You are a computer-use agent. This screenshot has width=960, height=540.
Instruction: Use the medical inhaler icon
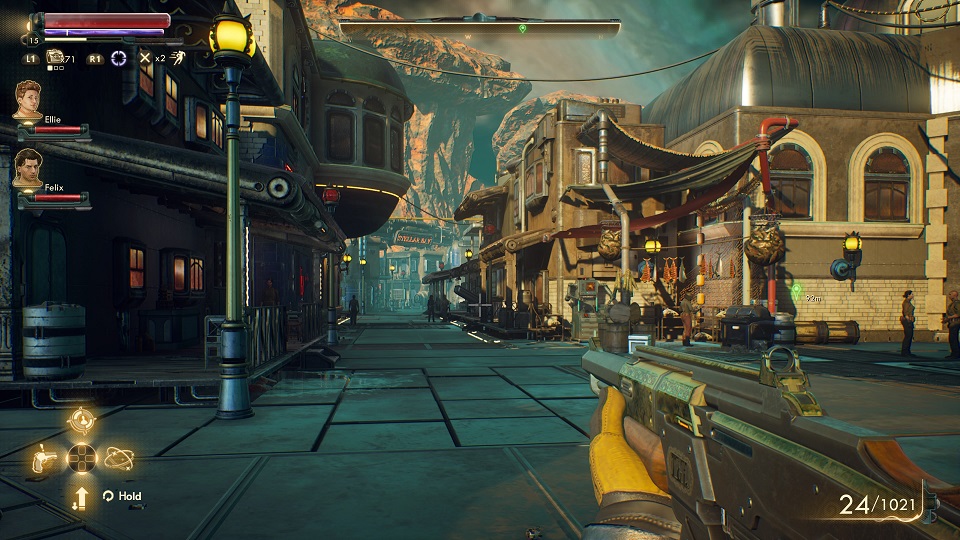(54, 58)
